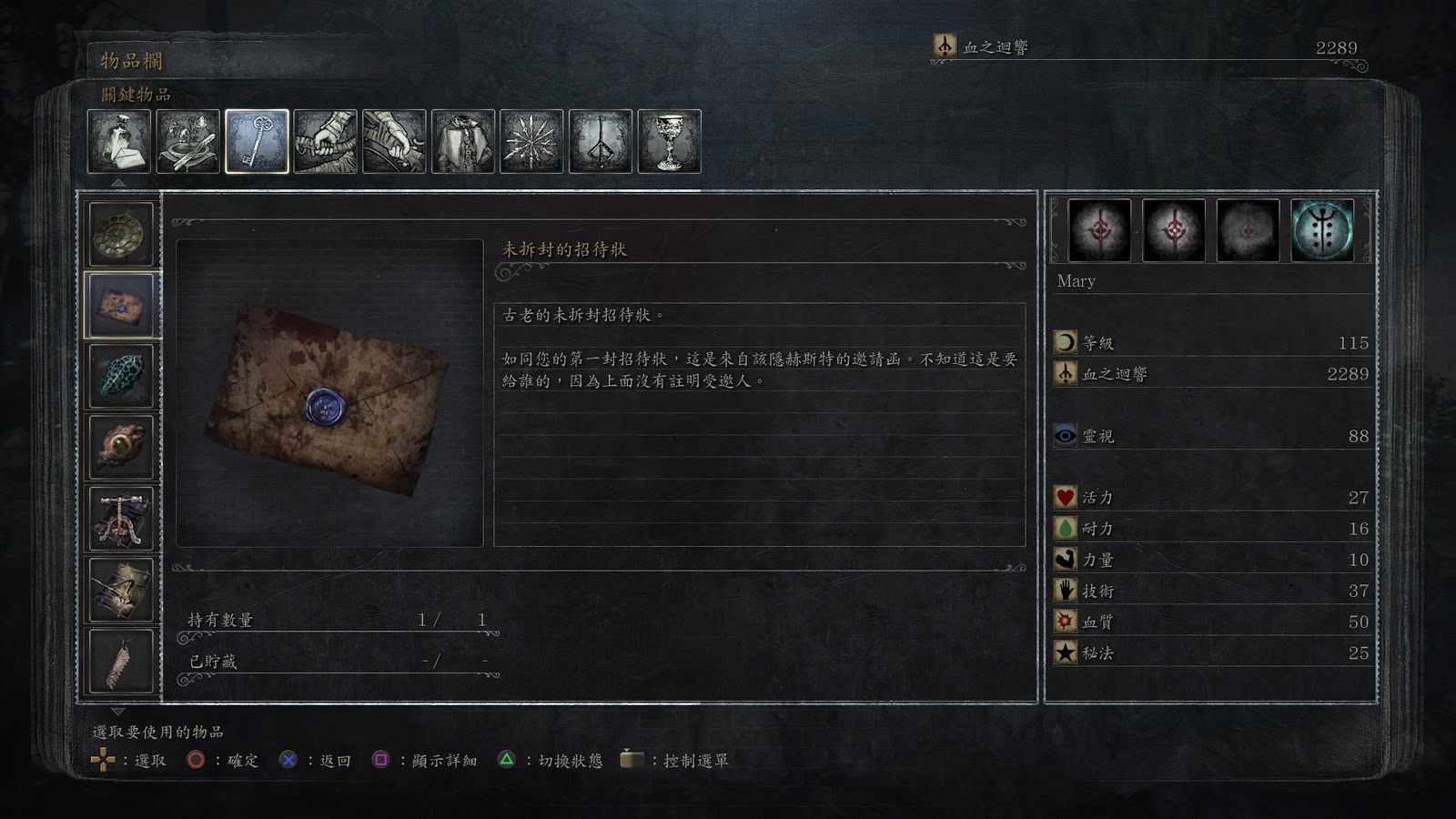Open the left-hand weapons tab

pos(394,142)
